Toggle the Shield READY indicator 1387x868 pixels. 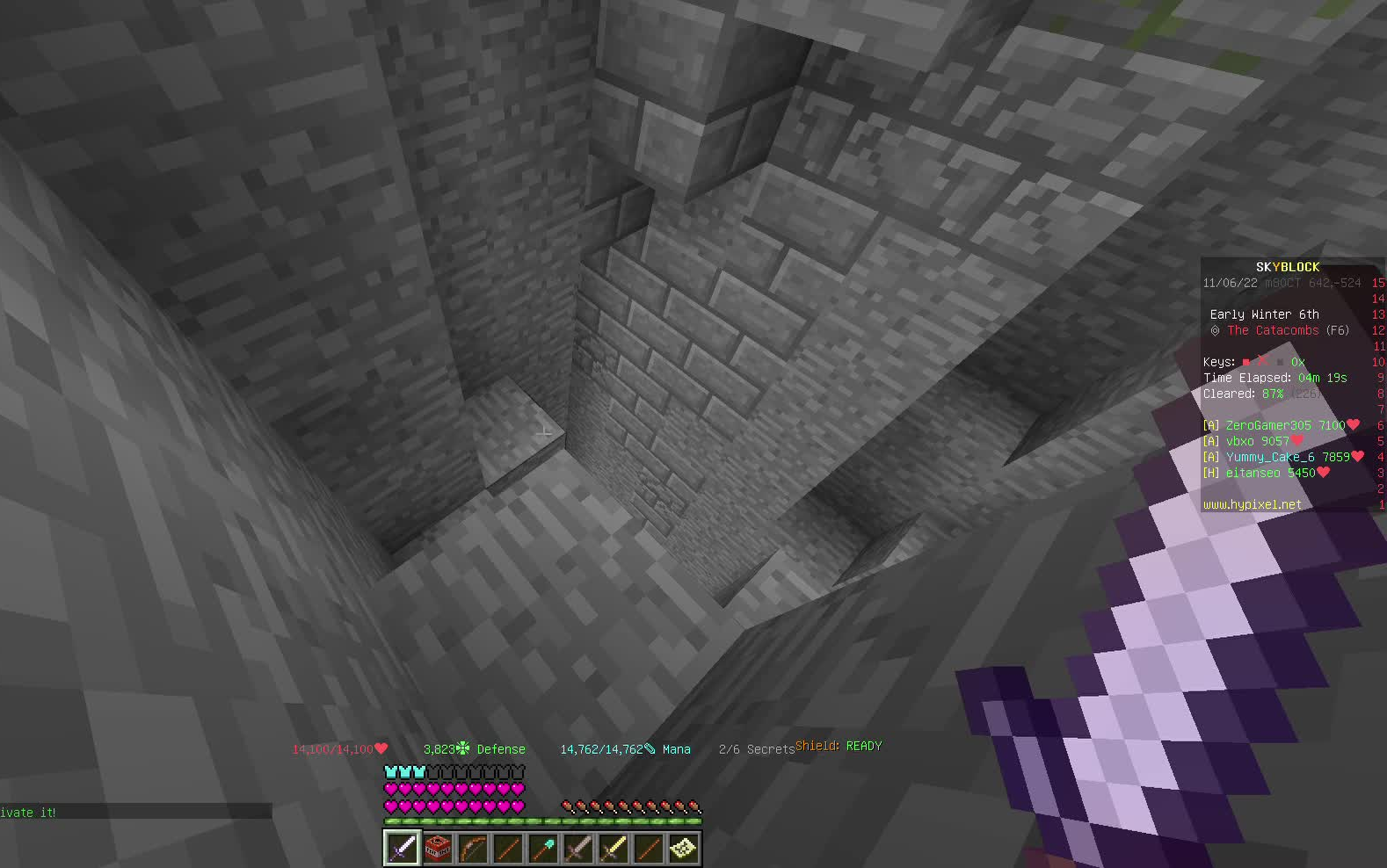(839, 745)
